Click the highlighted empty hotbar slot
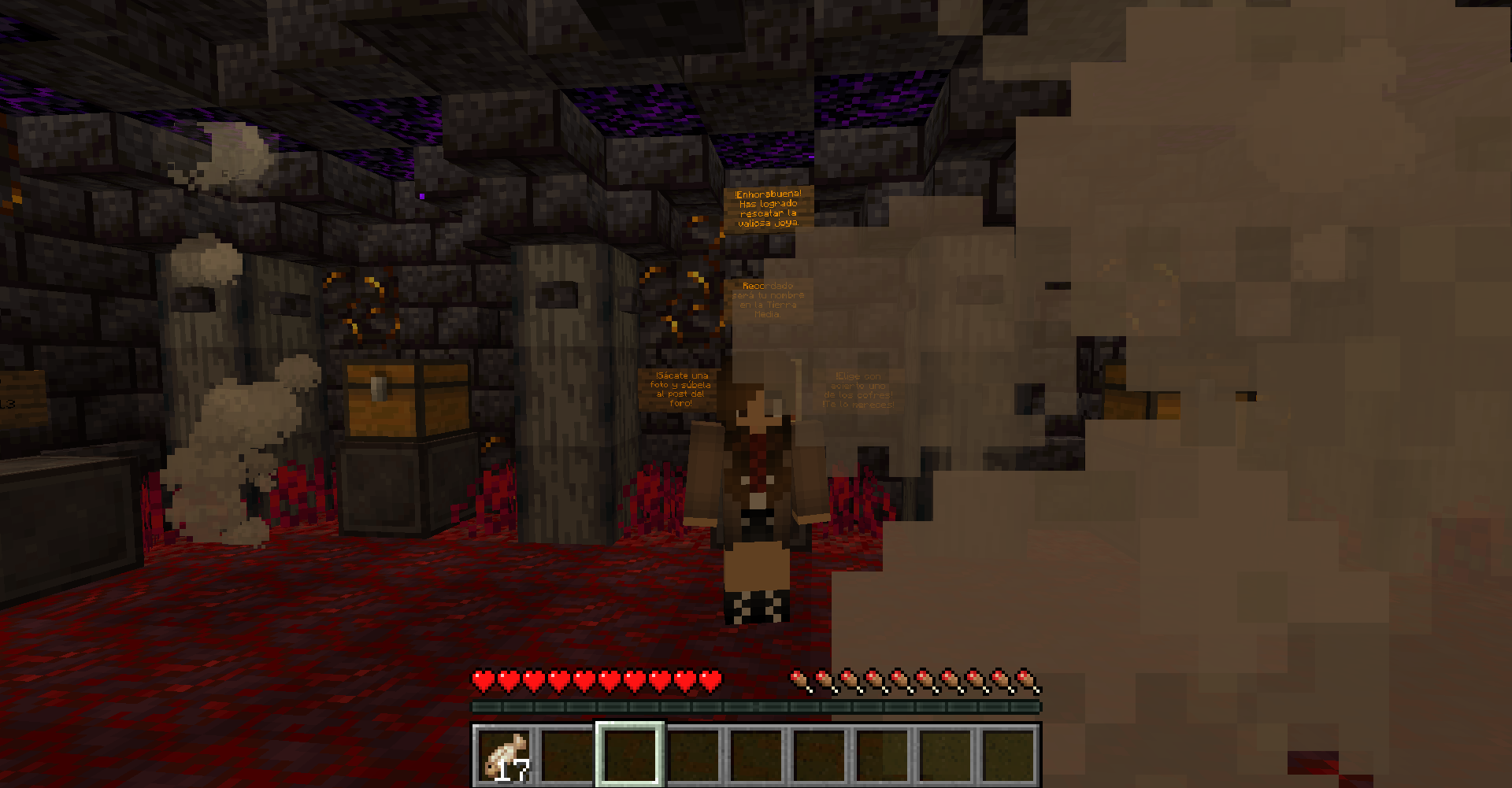The image size is (1512, 788). coord(630,755)
